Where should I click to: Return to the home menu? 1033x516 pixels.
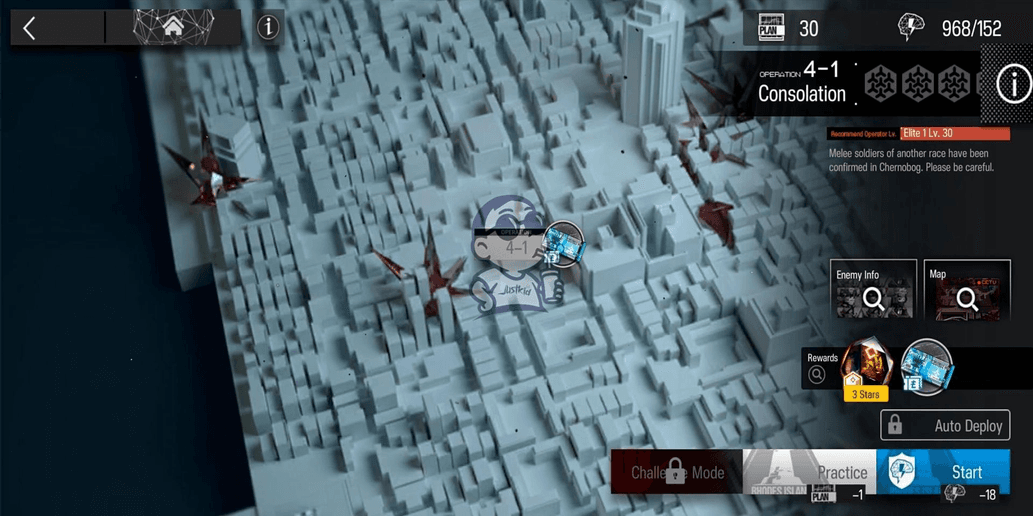click(173, 28)
